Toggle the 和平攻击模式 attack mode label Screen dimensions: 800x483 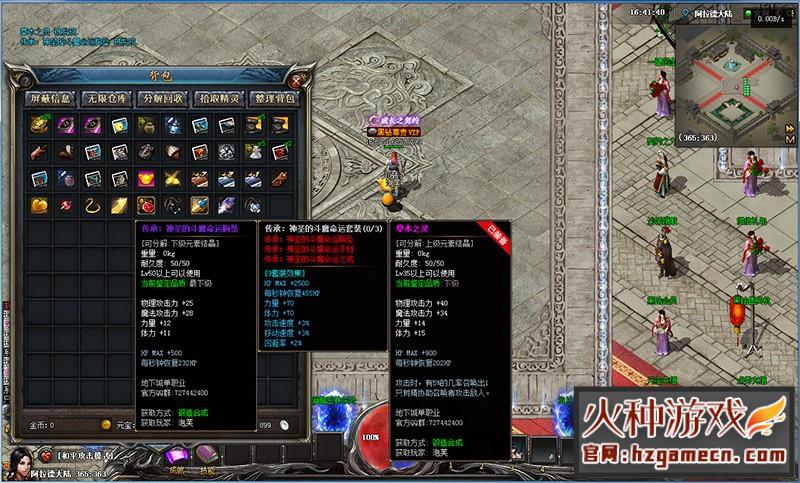(x=83, y=455)
